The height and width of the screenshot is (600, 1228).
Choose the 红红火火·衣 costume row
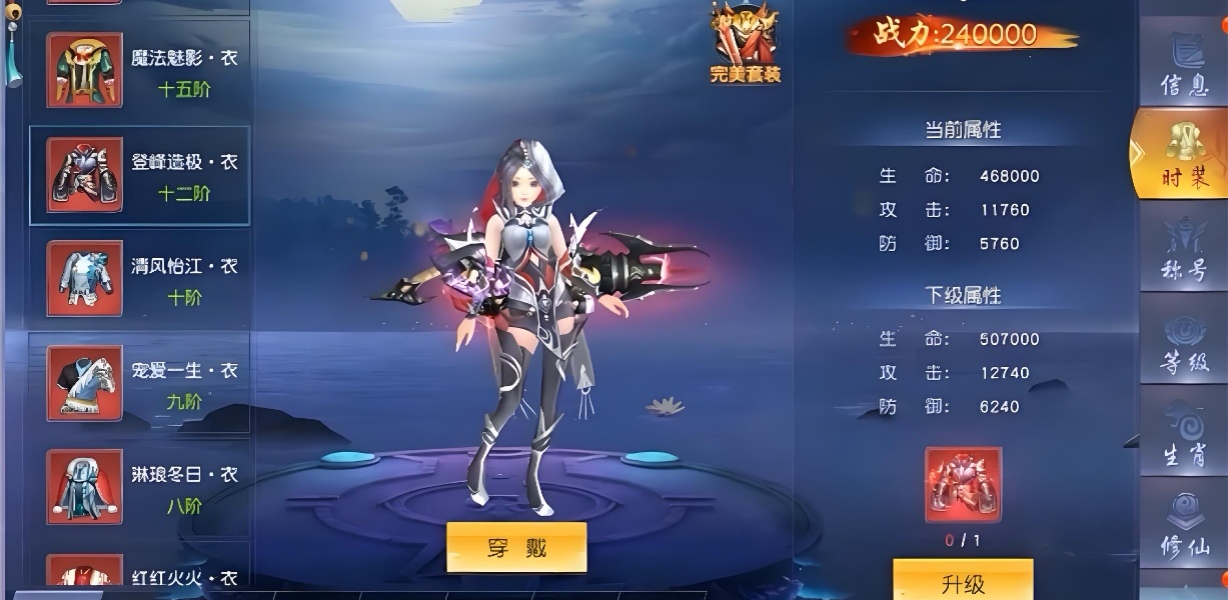(x=140, y=574)
